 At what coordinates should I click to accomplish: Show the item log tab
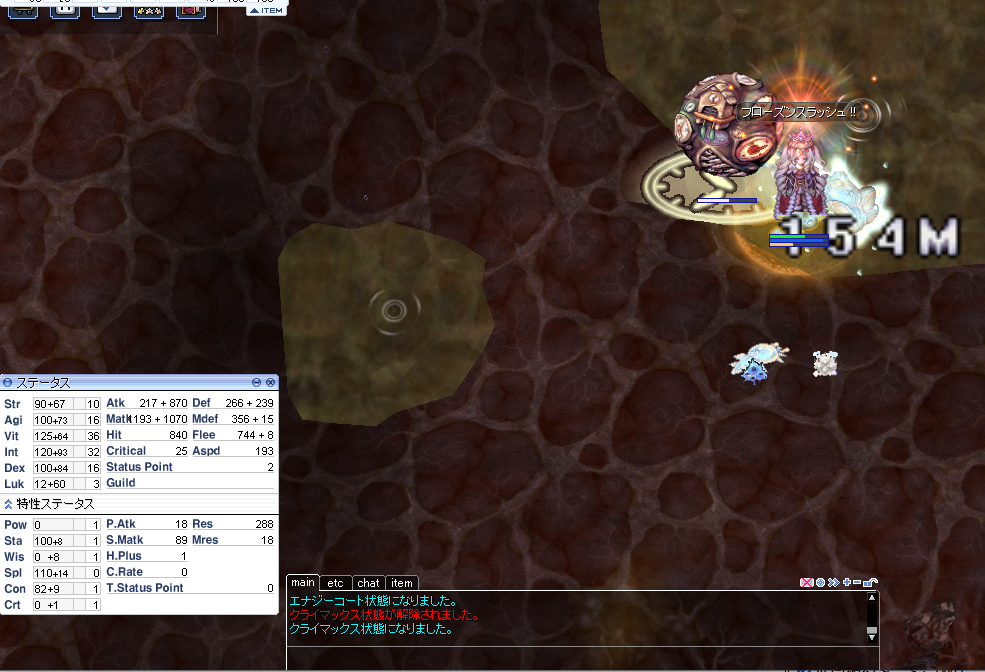(401, 583)
